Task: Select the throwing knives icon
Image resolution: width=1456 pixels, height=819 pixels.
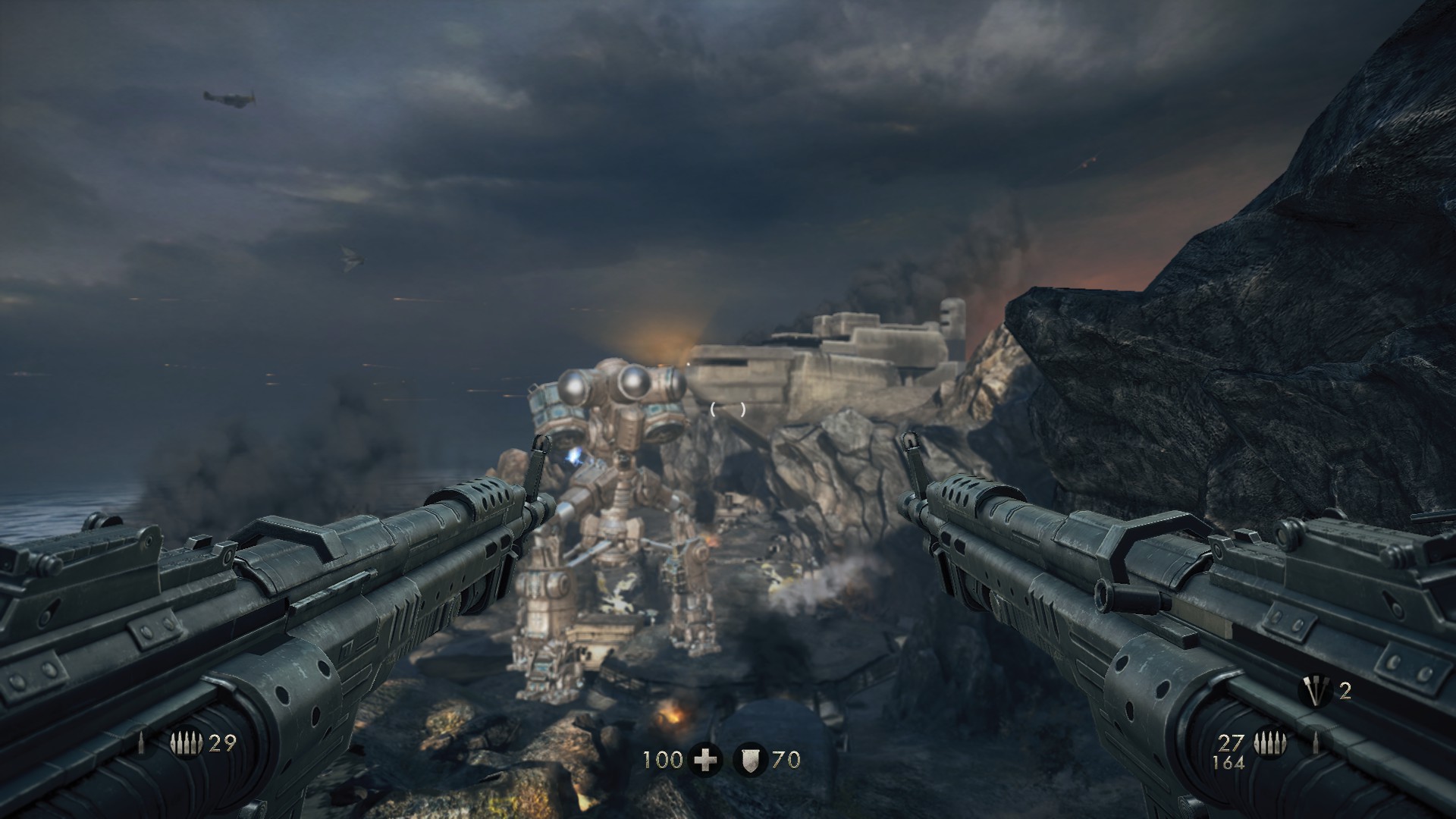Action: pyautogui.click(x=1315, y=690)
